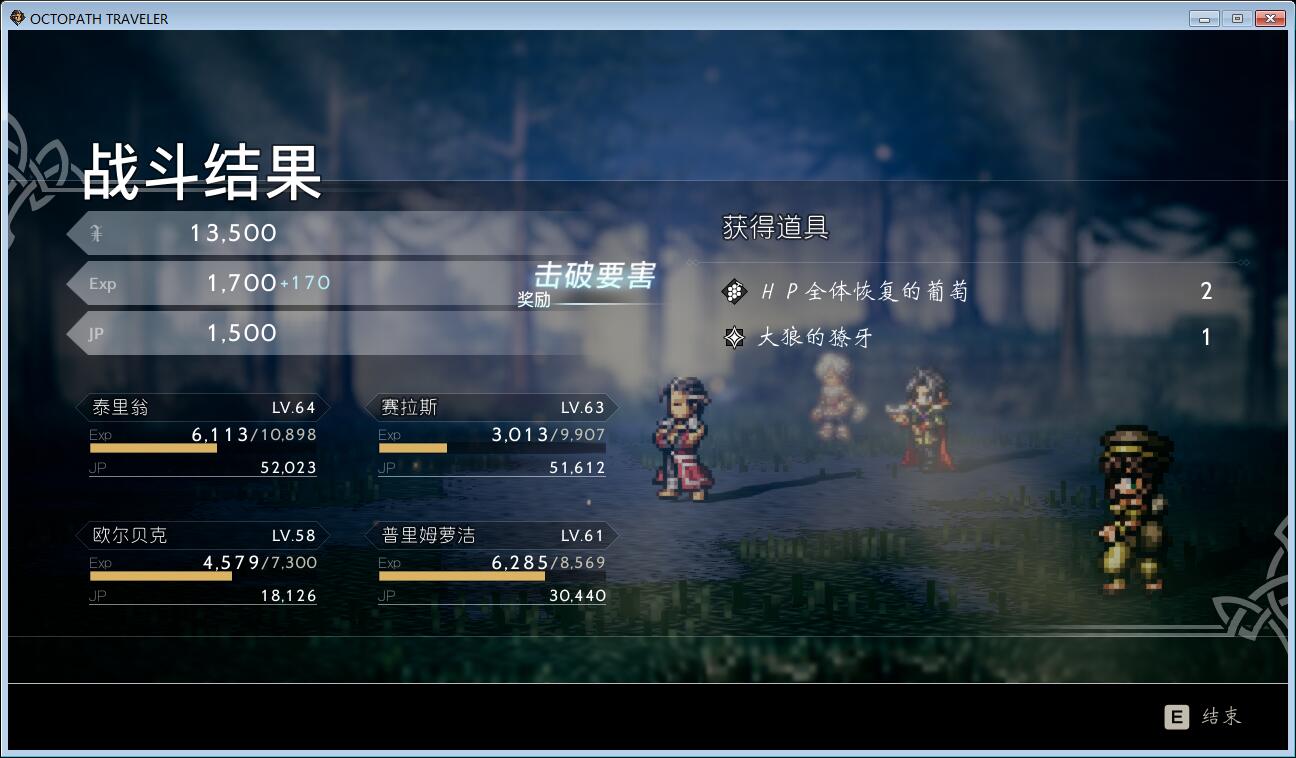Close the Octopath Traveler window
Viewport: 1296px width, 758px height.
click(x=1269, y=18)
